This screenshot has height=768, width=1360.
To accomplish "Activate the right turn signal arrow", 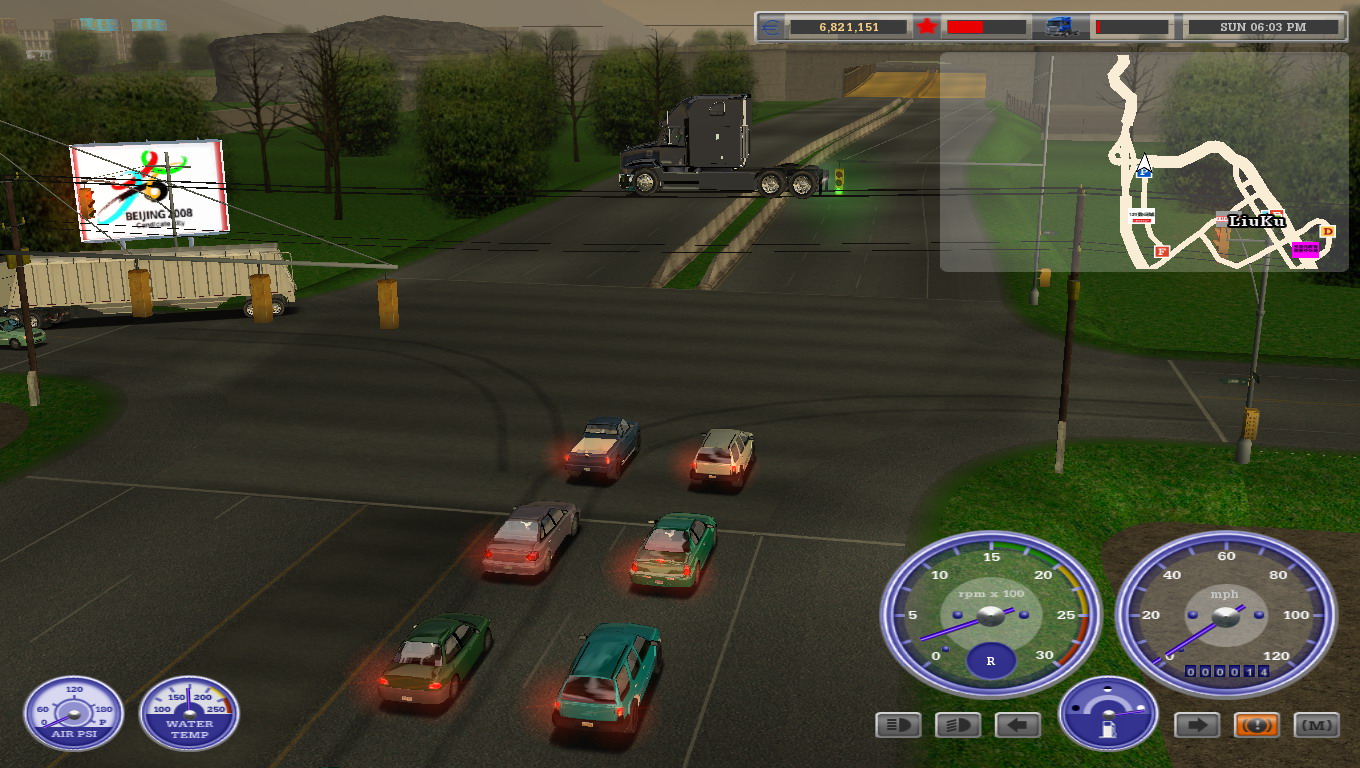I will (x=1196, y=725).
